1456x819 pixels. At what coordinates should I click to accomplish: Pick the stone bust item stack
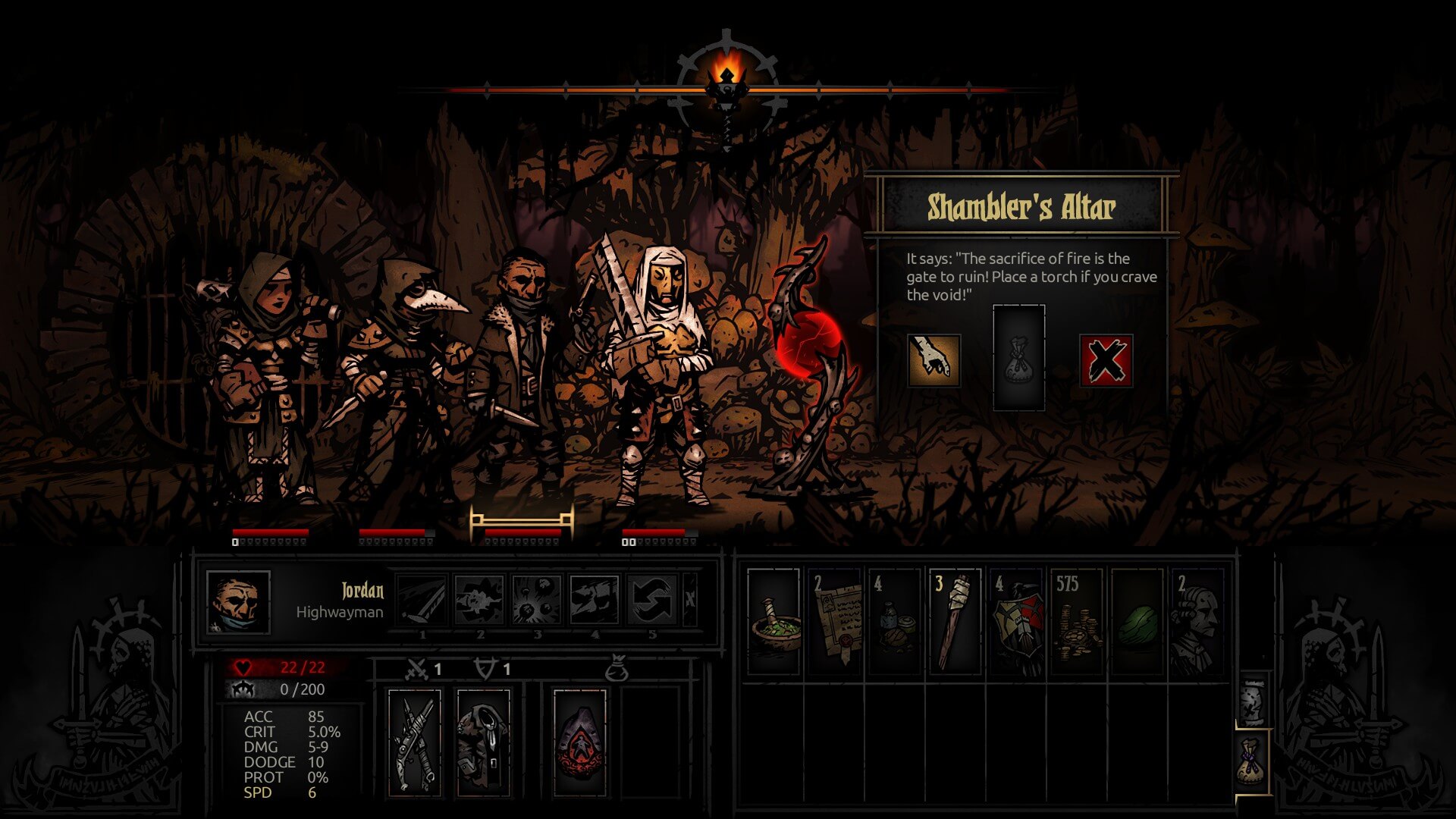(1197, 621)
